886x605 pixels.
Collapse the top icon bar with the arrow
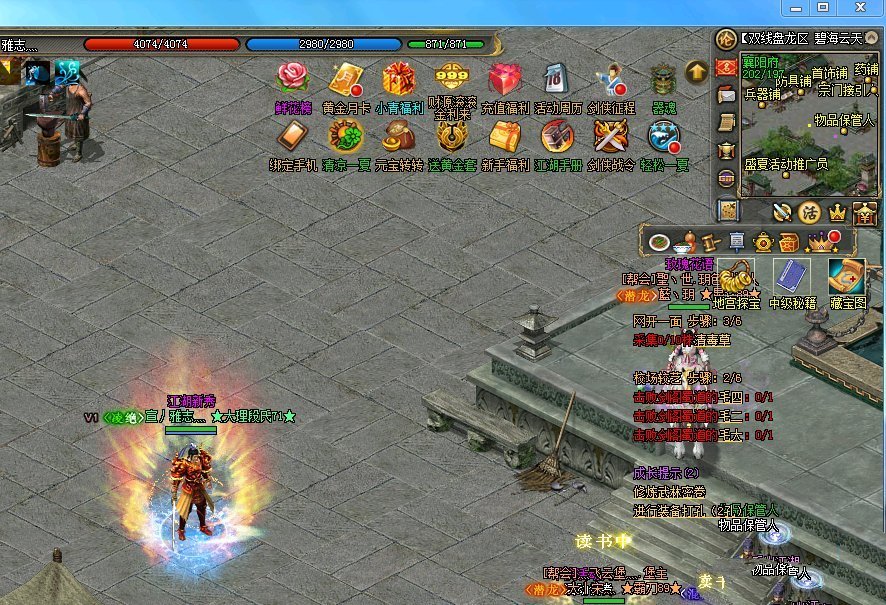click(x=696, y=70)
